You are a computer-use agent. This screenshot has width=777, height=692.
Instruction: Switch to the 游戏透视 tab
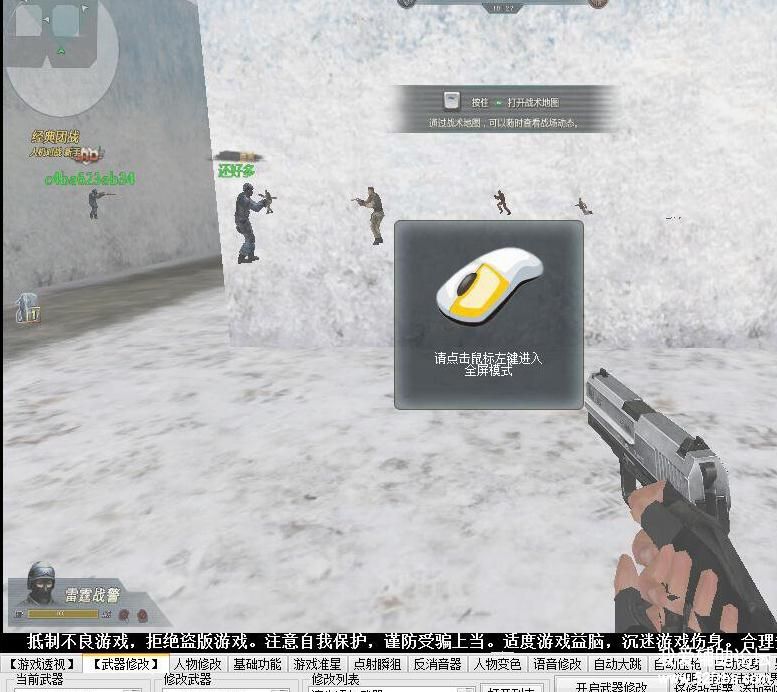point(42,664)
